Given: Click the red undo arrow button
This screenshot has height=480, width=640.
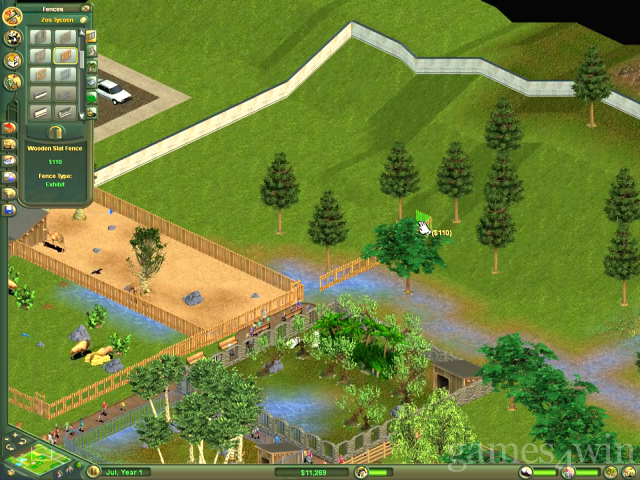Looking at the screenshot, I should tap(10, 128).
